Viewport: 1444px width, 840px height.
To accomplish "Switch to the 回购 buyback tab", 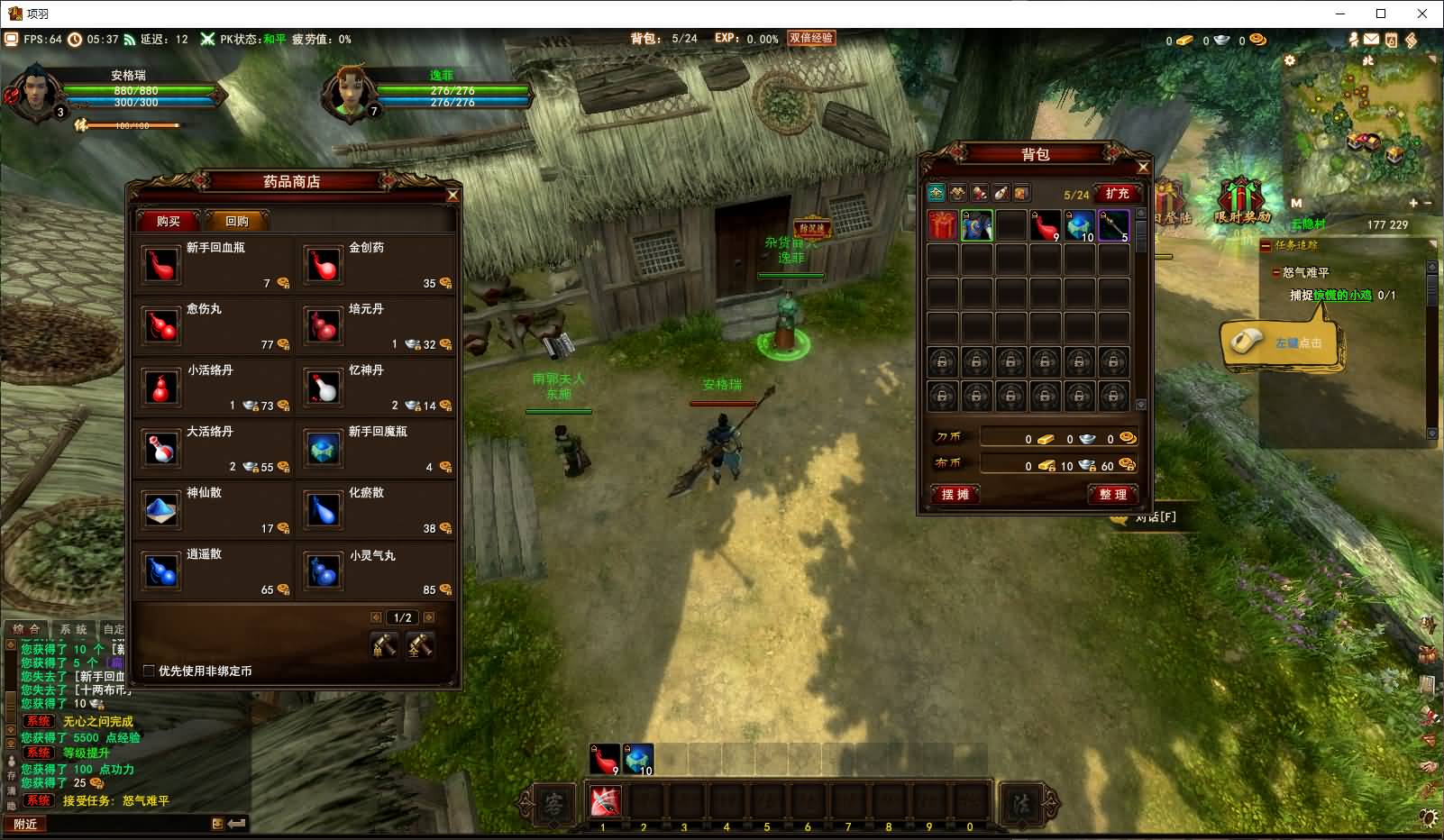I will [x=237, y=221].
